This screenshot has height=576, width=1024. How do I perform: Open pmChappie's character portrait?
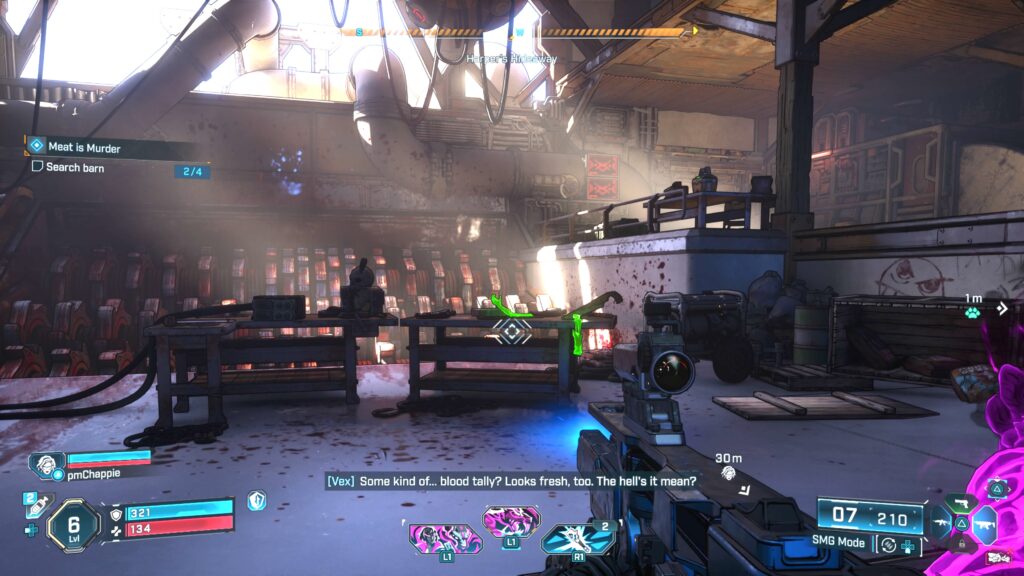(x=46, y=465)
